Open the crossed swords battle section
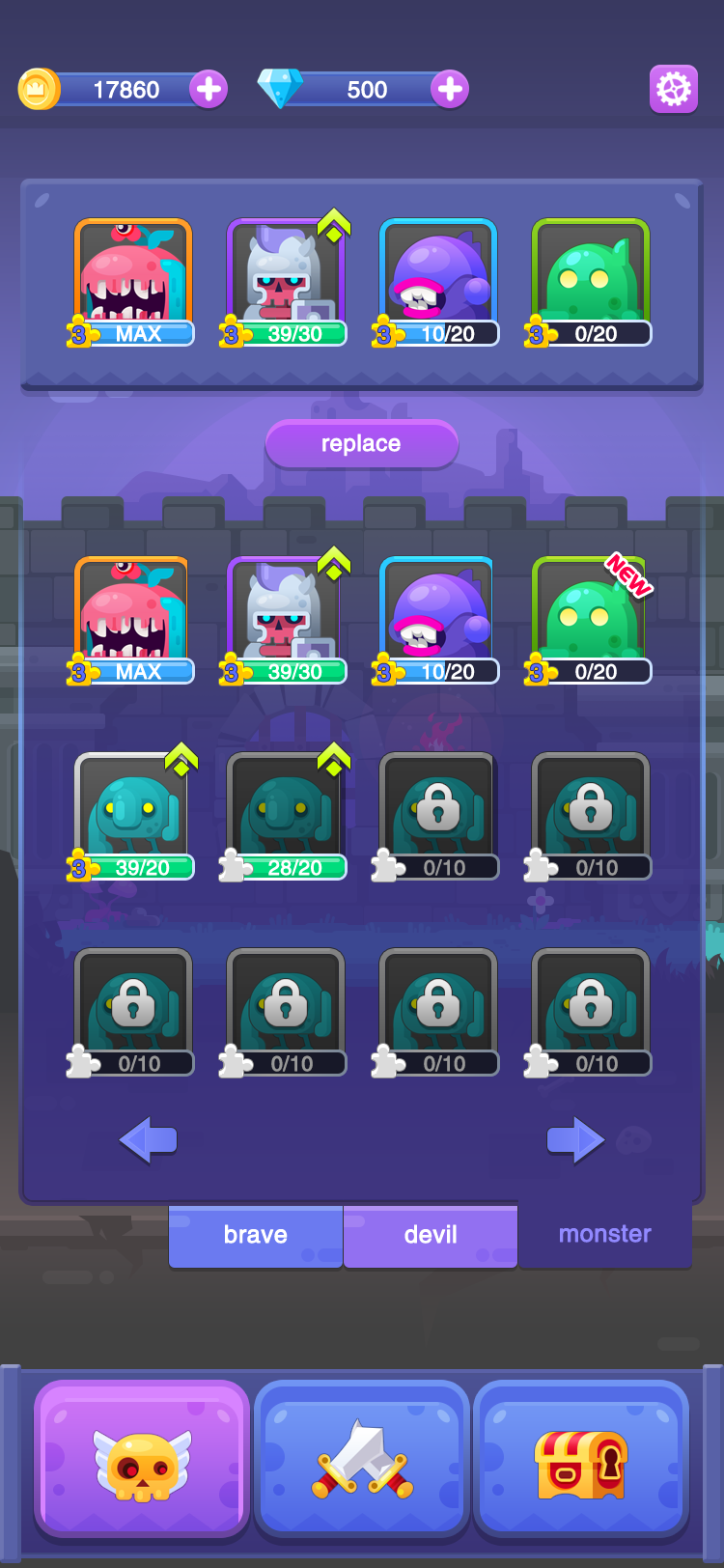 [x=362, y=1459]
